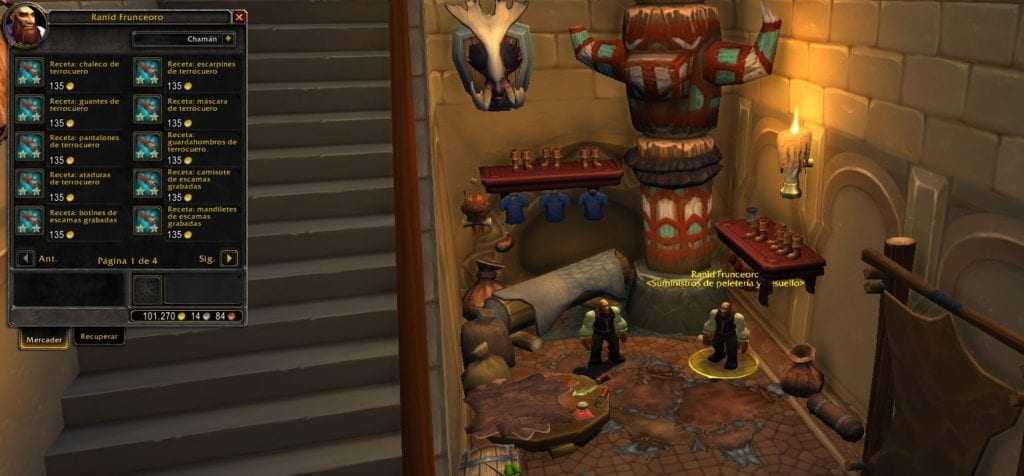
Task: Close the Ranid Frunceoro merchant window
Action: [239, 17]
